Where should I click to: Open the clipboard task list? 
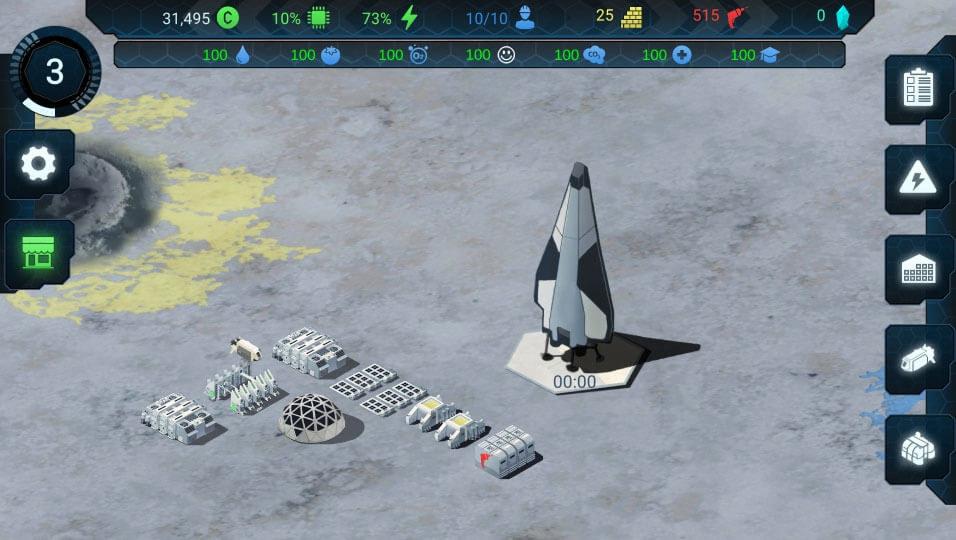tap(918, 88)
